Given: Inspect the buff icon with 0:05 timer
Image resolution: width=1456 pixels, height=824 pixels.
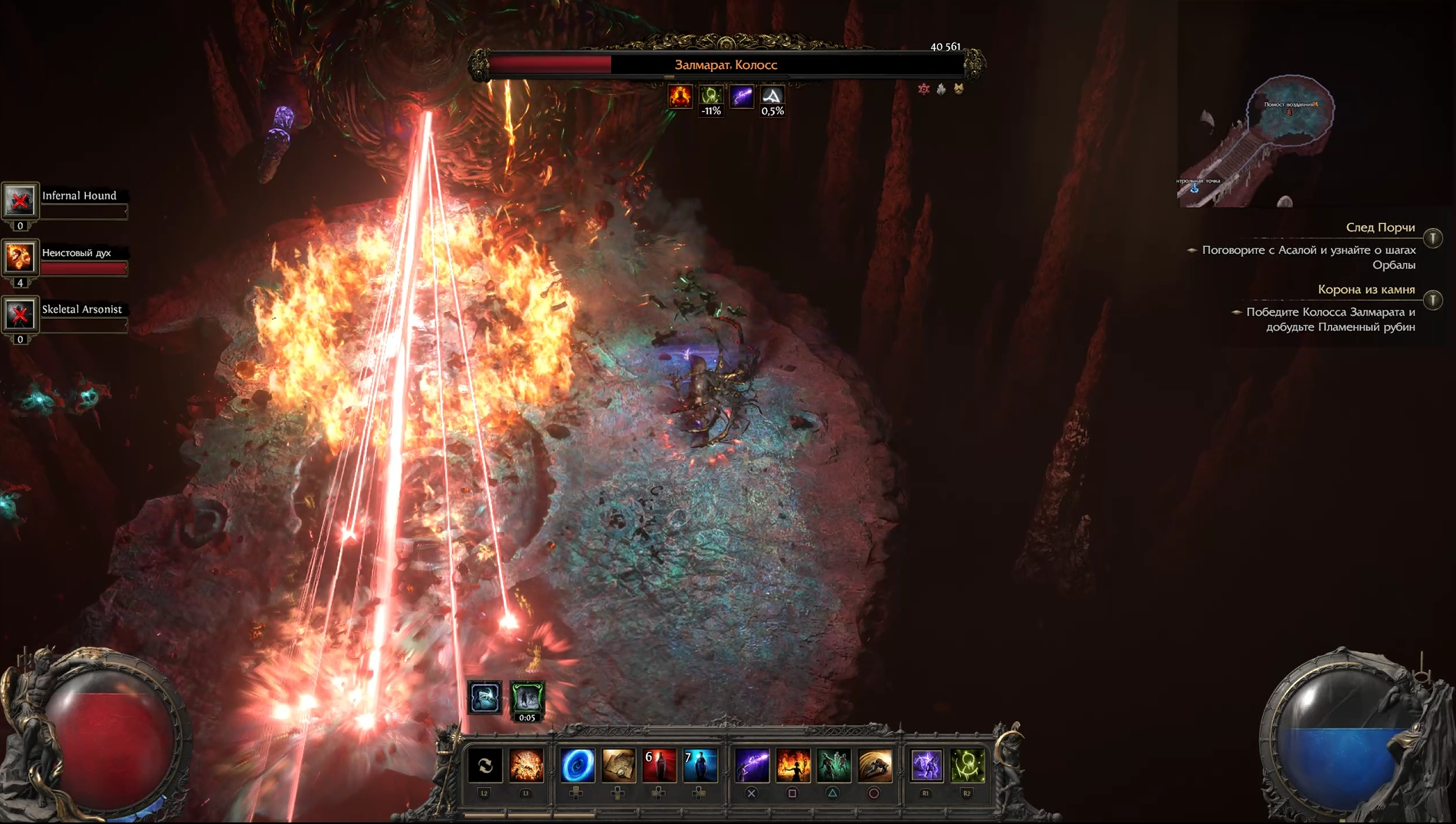Looking at the screenshot, I should tap(527, 699).
